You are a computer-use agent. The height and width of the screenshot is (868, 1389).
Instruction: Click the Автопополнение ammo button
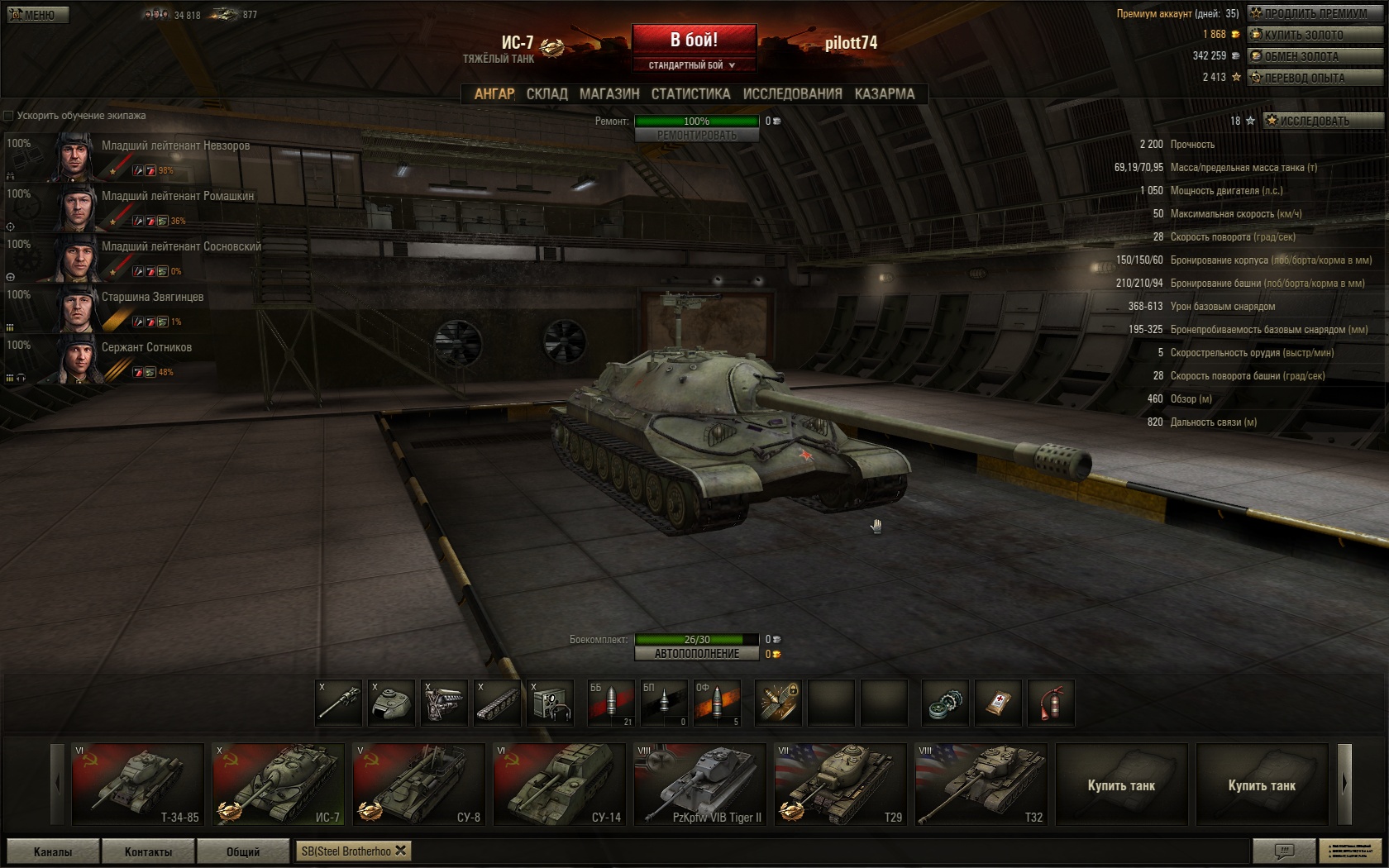[x=696, y=654]
